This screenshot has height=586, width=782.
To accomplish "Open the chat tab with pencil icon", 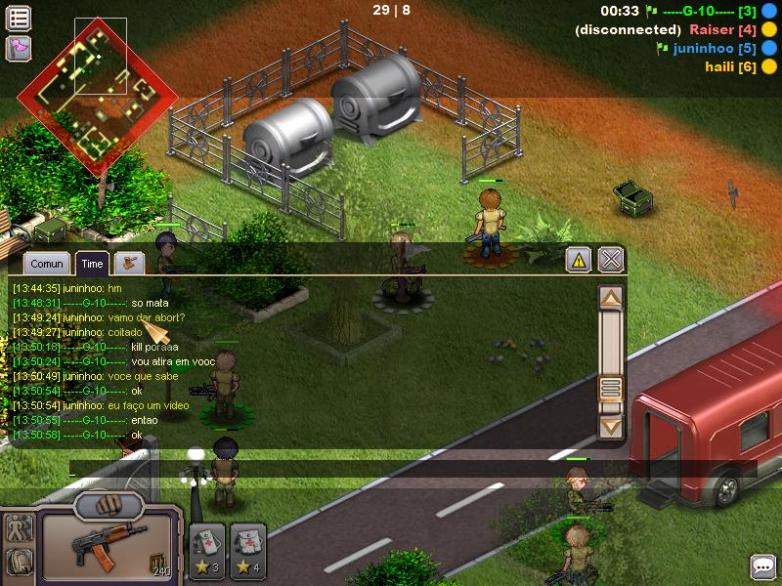I will (129, 263).
